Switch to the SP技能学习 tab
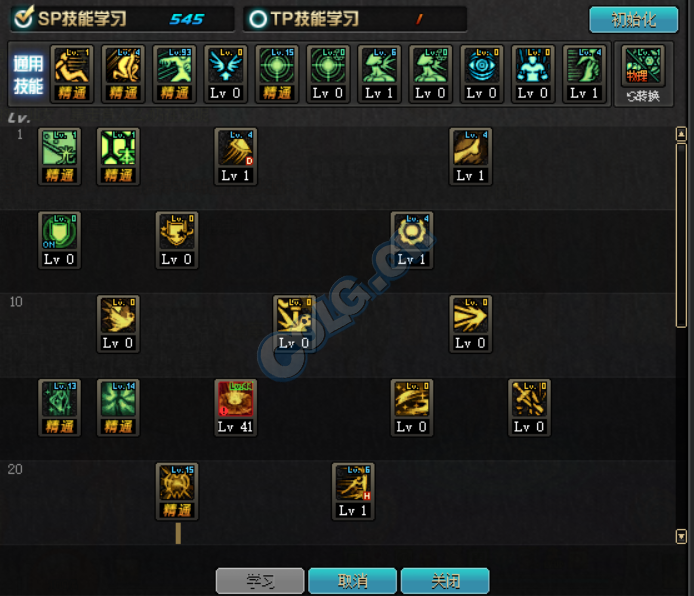The height and width of the screenshot is (596, 694). (75, 18)
